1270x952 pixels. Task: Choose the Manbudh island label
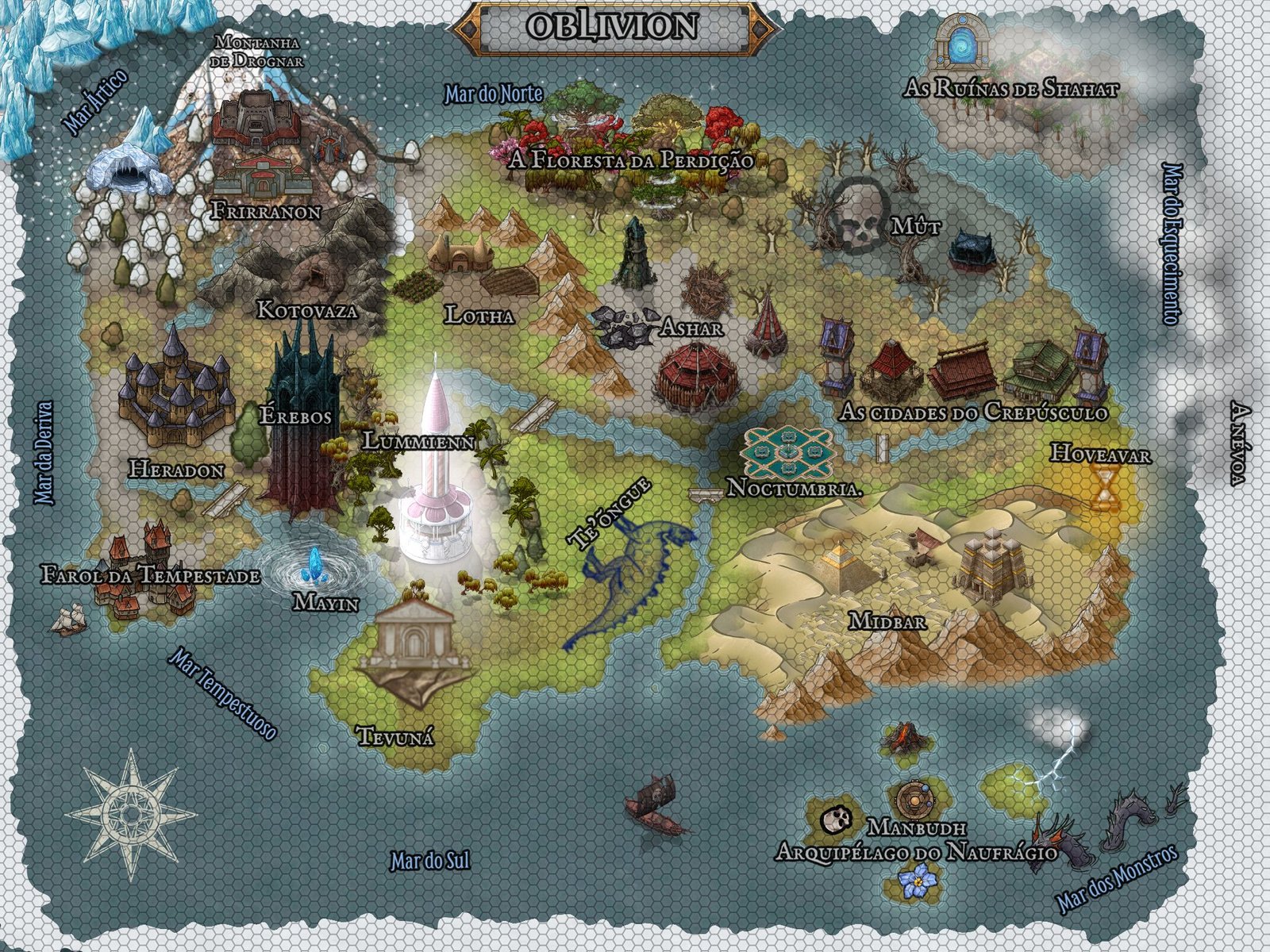[x=916, y=827]
